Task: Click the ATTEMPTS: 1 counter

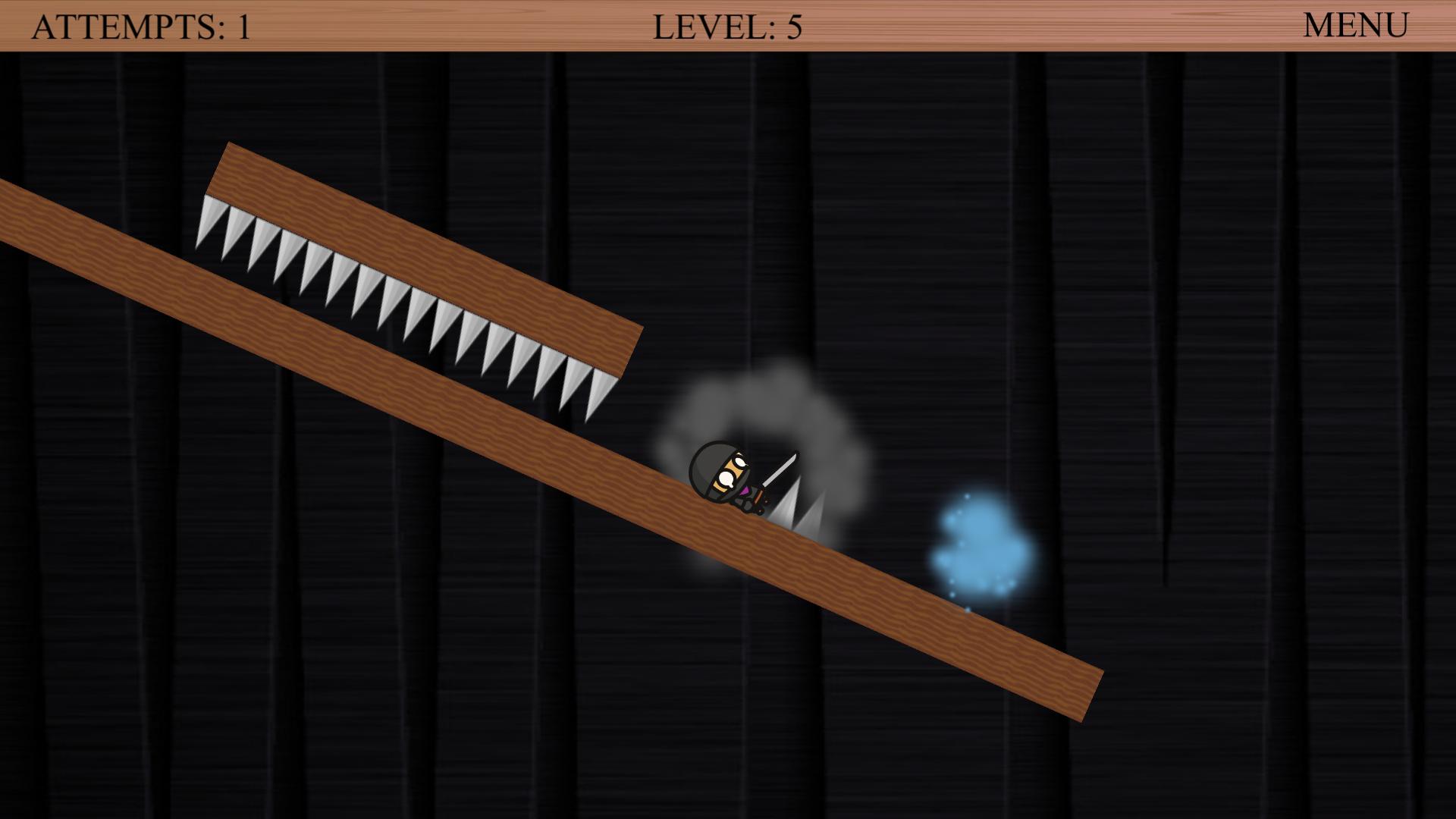Action: pos(140,27)
